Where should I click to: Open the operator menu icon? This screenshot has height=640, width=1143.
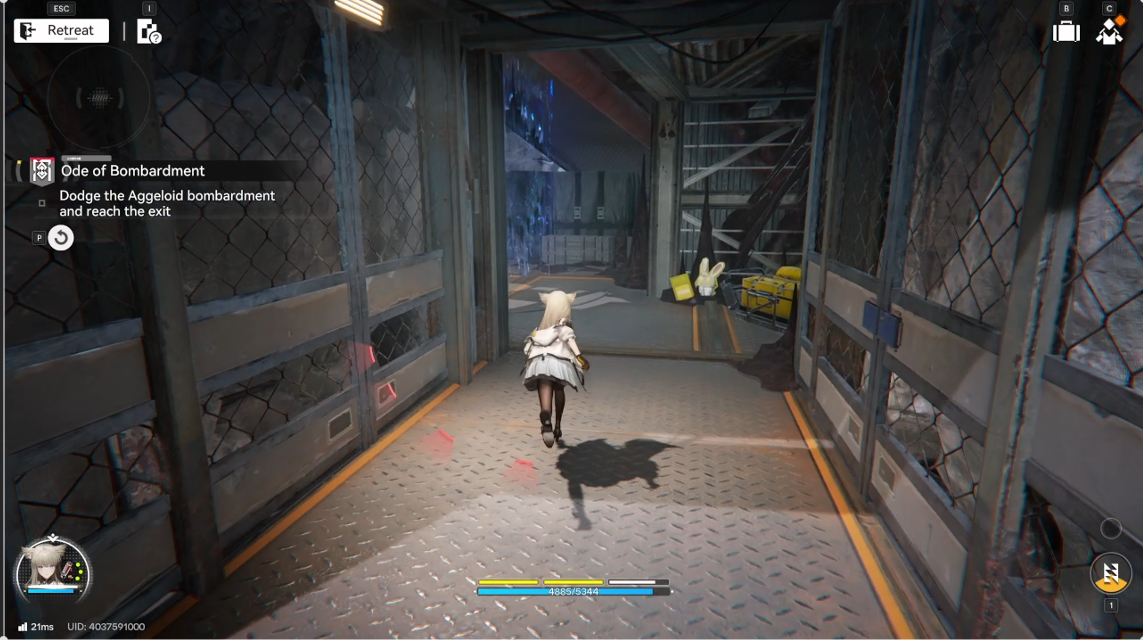tap(1109, 32)
